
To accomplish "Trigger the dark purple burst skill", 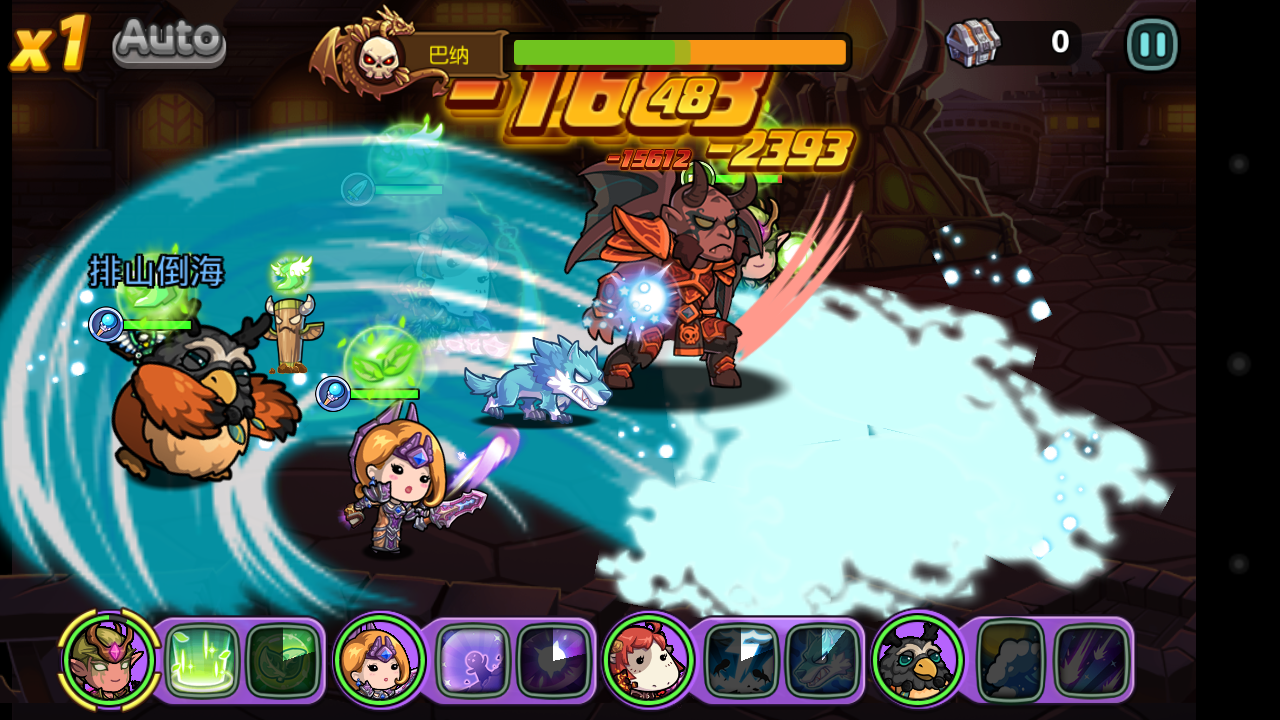I will click(553, 660).
